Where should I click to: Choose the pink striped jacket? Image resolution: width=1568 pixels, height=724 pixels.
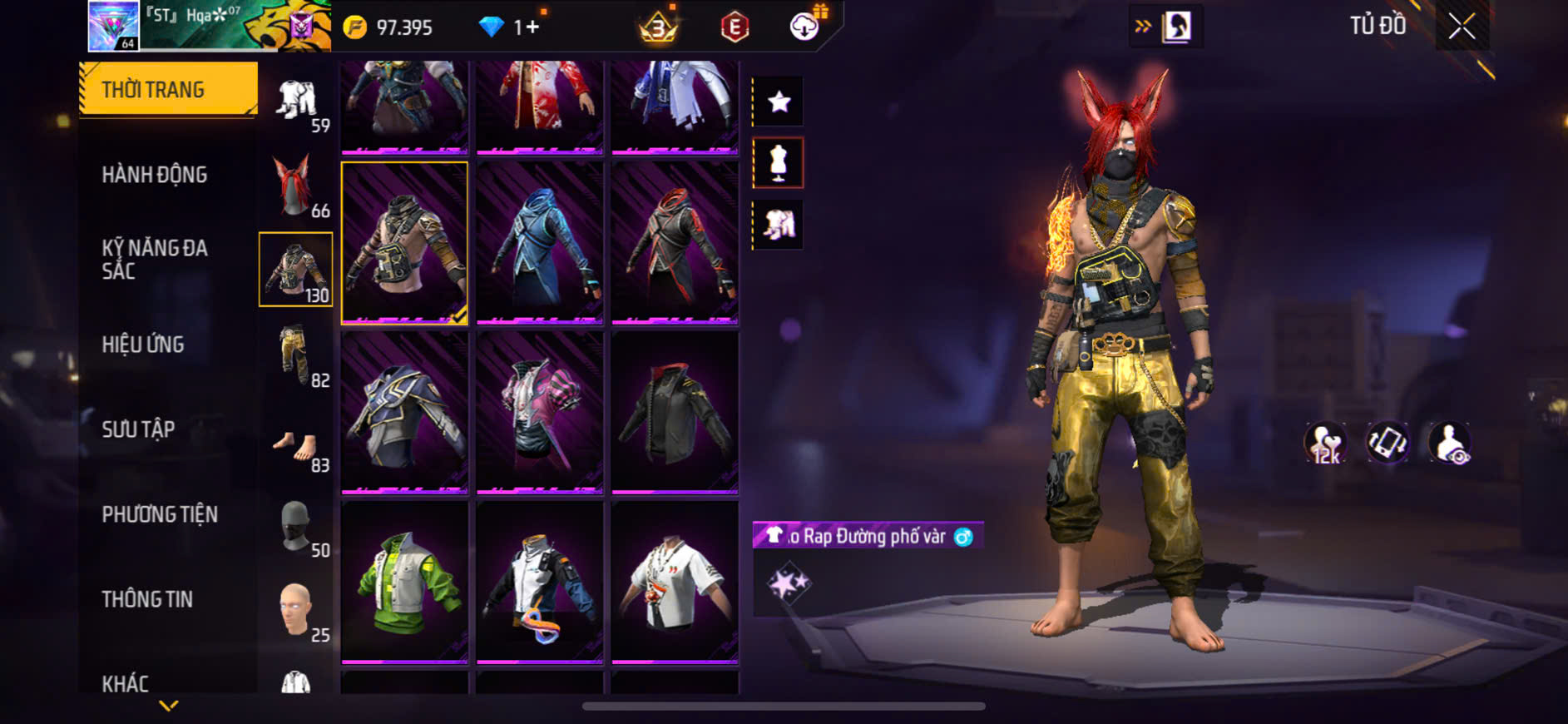540,411
